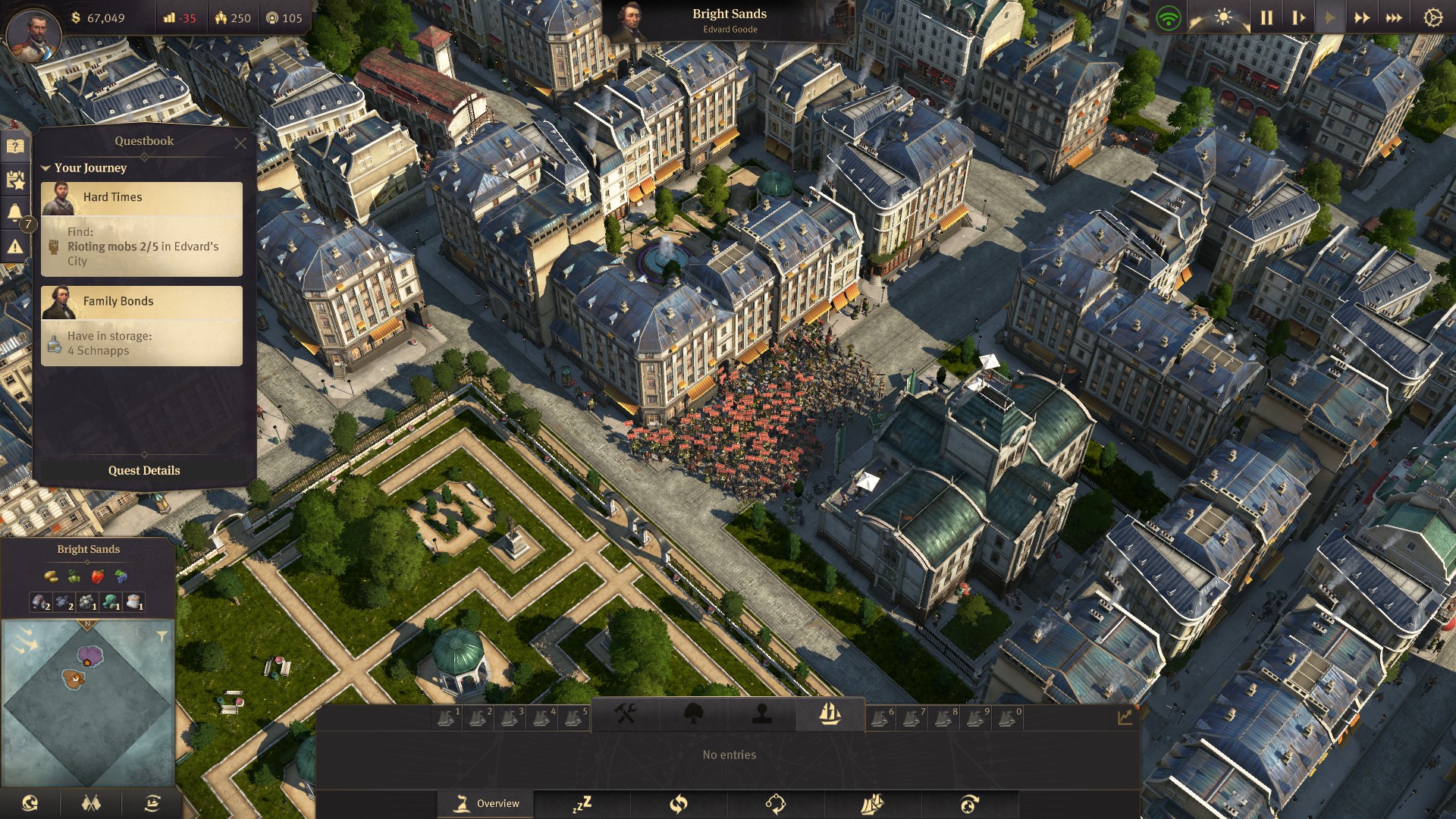
Task: Pause the game
Action: tap(1266, 18)
